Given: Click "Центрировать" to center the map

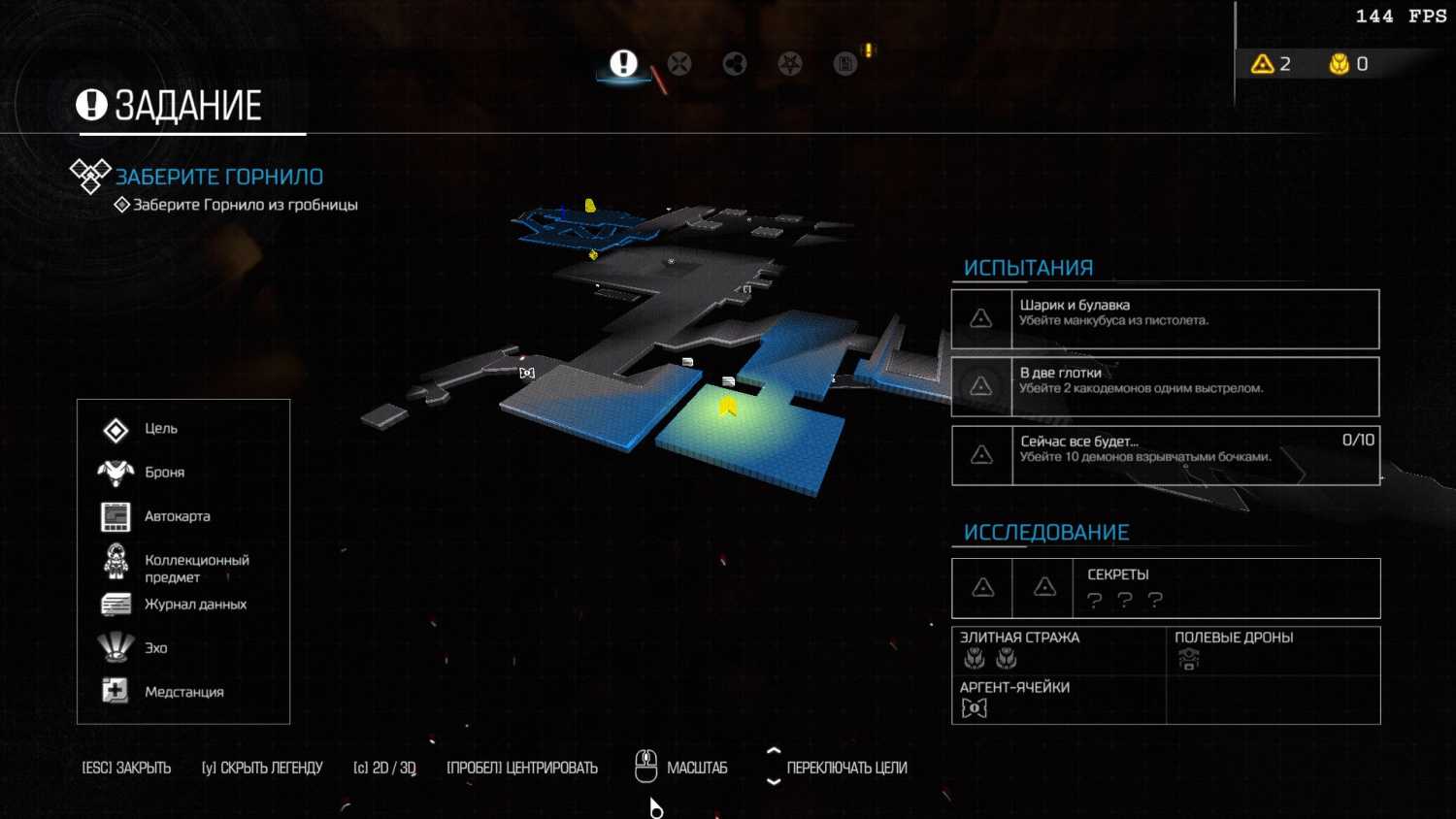Looking at the screenshot, I should pyautogui.click(x=522, y=768).
